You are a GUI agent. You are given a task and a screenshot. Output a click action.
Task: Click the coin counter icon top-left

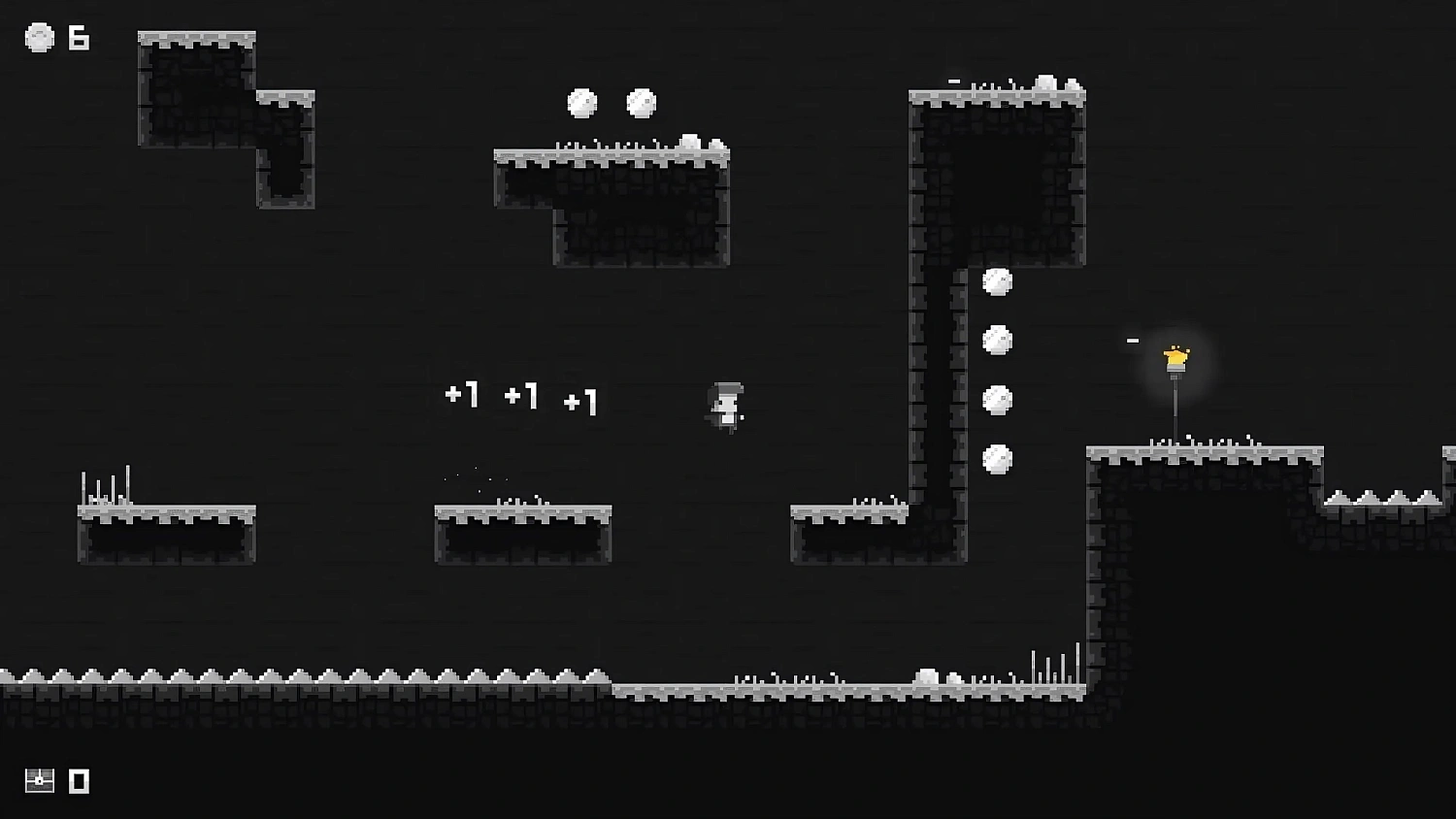[39, 38]
